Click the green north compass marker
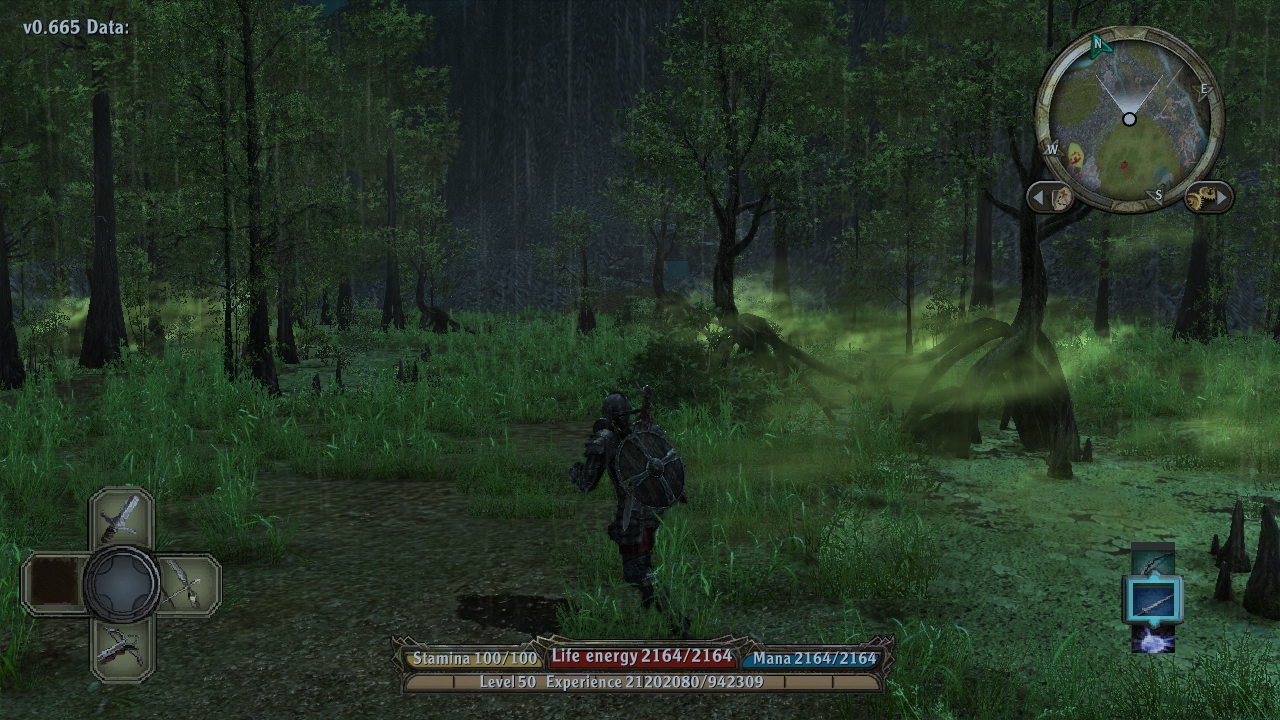The width and height of the screenshot is (1280, 720). (x=1098, y=44)
